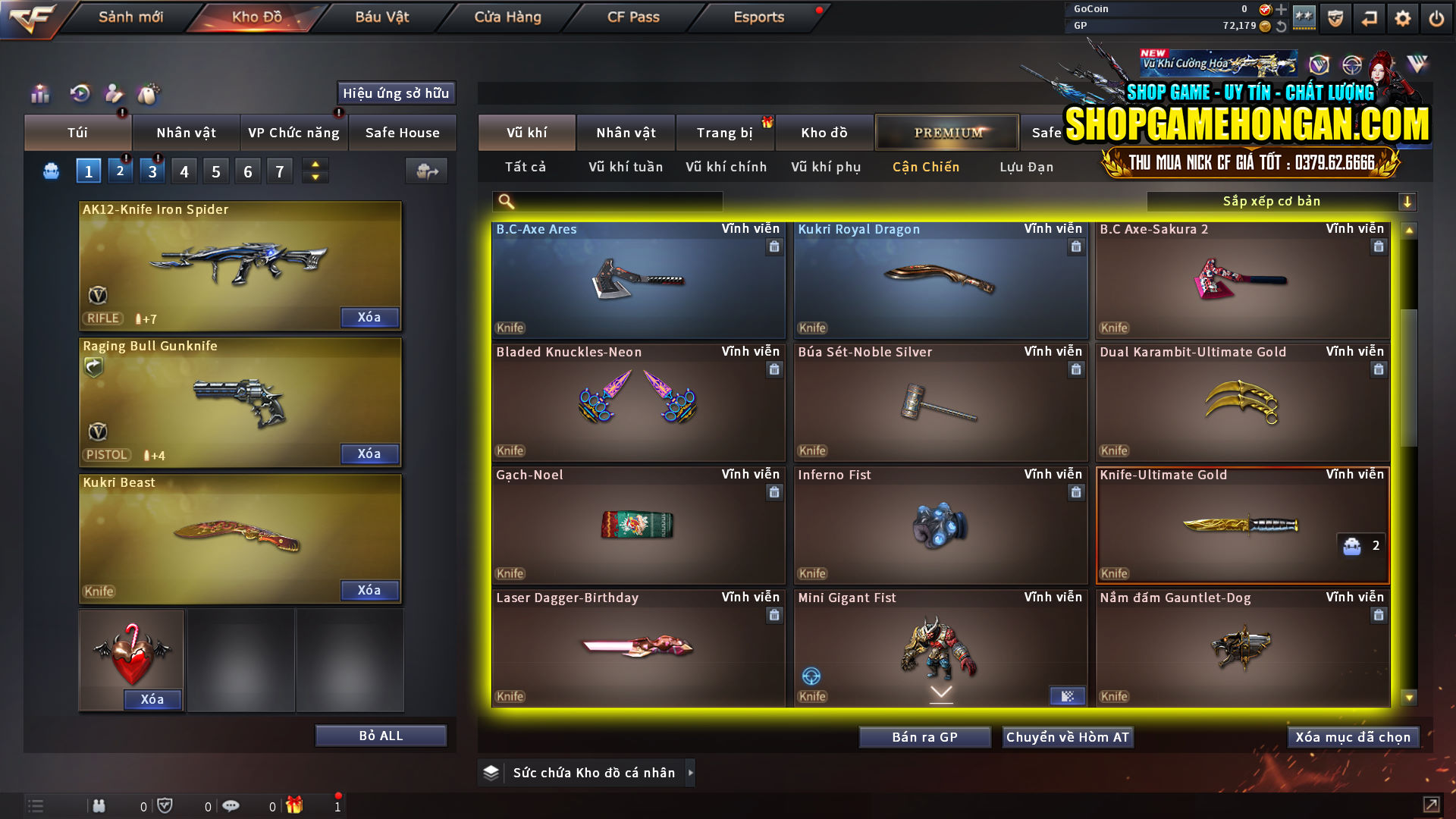Click the yellow down arrow bag stepper
This screenshot has height=819, width=1456.
pyautogui.click(x=314, y=177)
